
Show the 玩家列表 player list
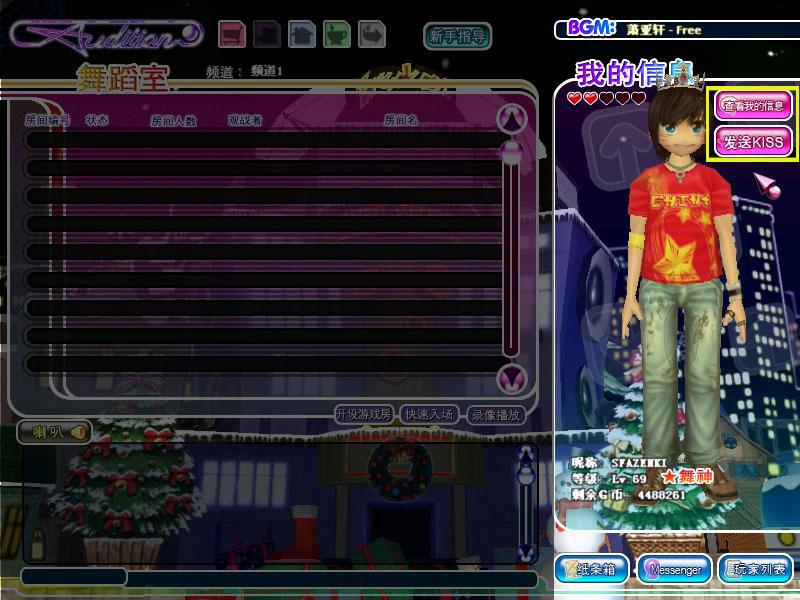(755, 570)
